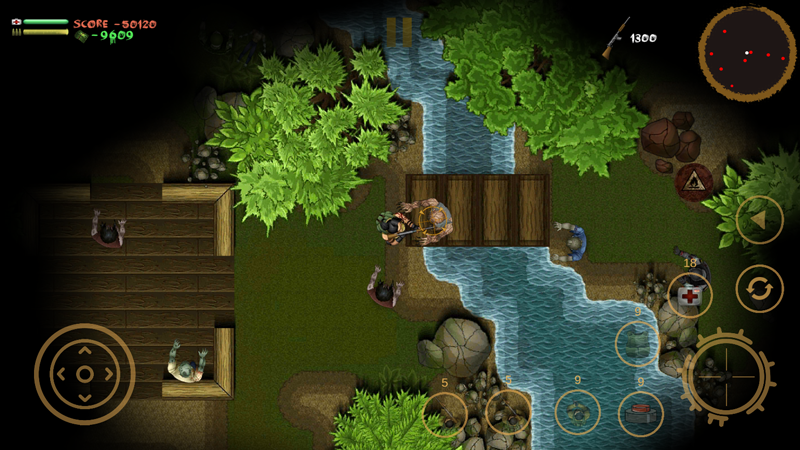Tap the red triangle flame icon
This screenshot has height=450, width=800.
[693, 182]
